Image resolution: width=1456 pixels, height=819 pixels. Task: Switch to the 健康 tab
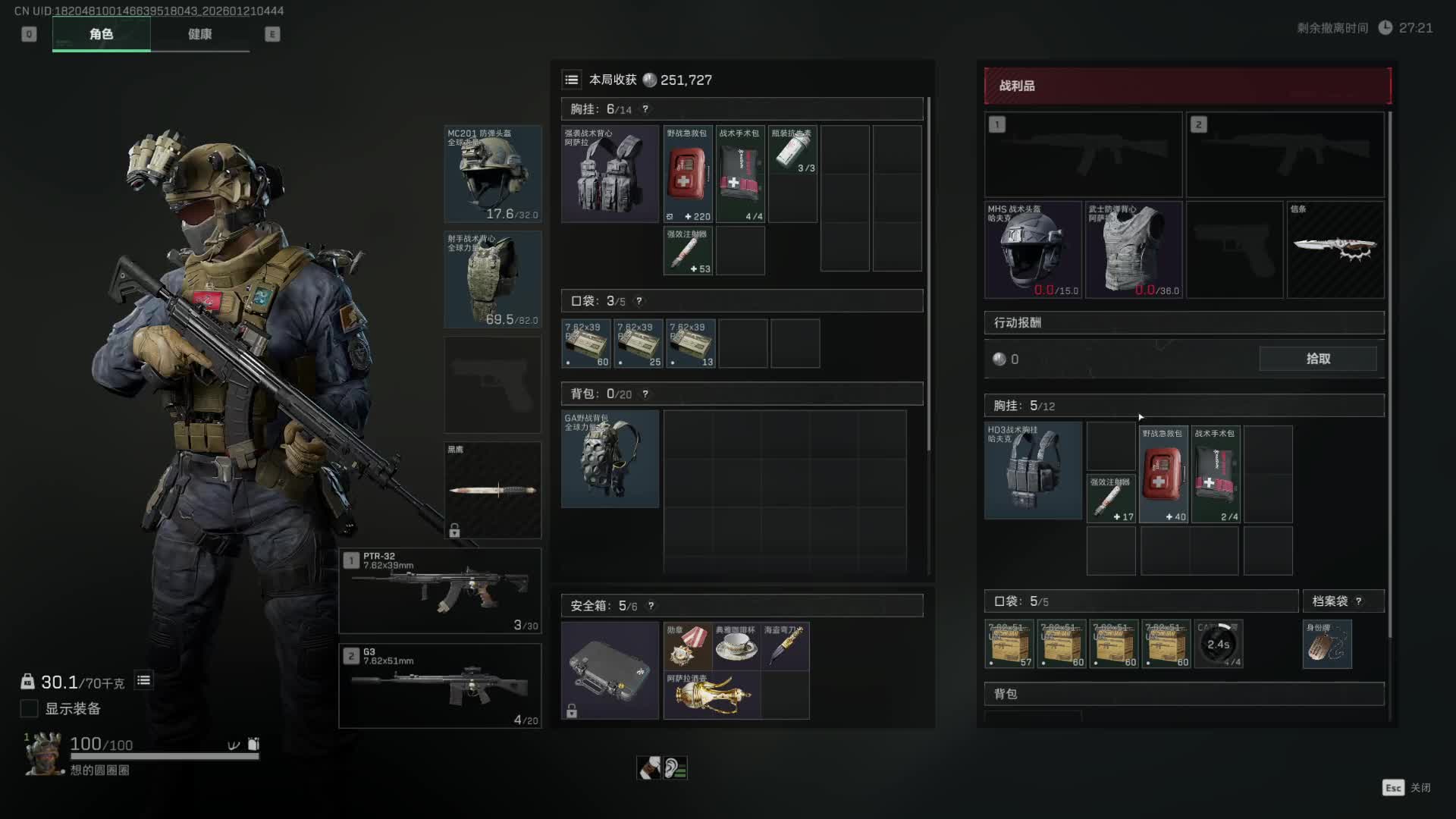[x=199, y=34]
